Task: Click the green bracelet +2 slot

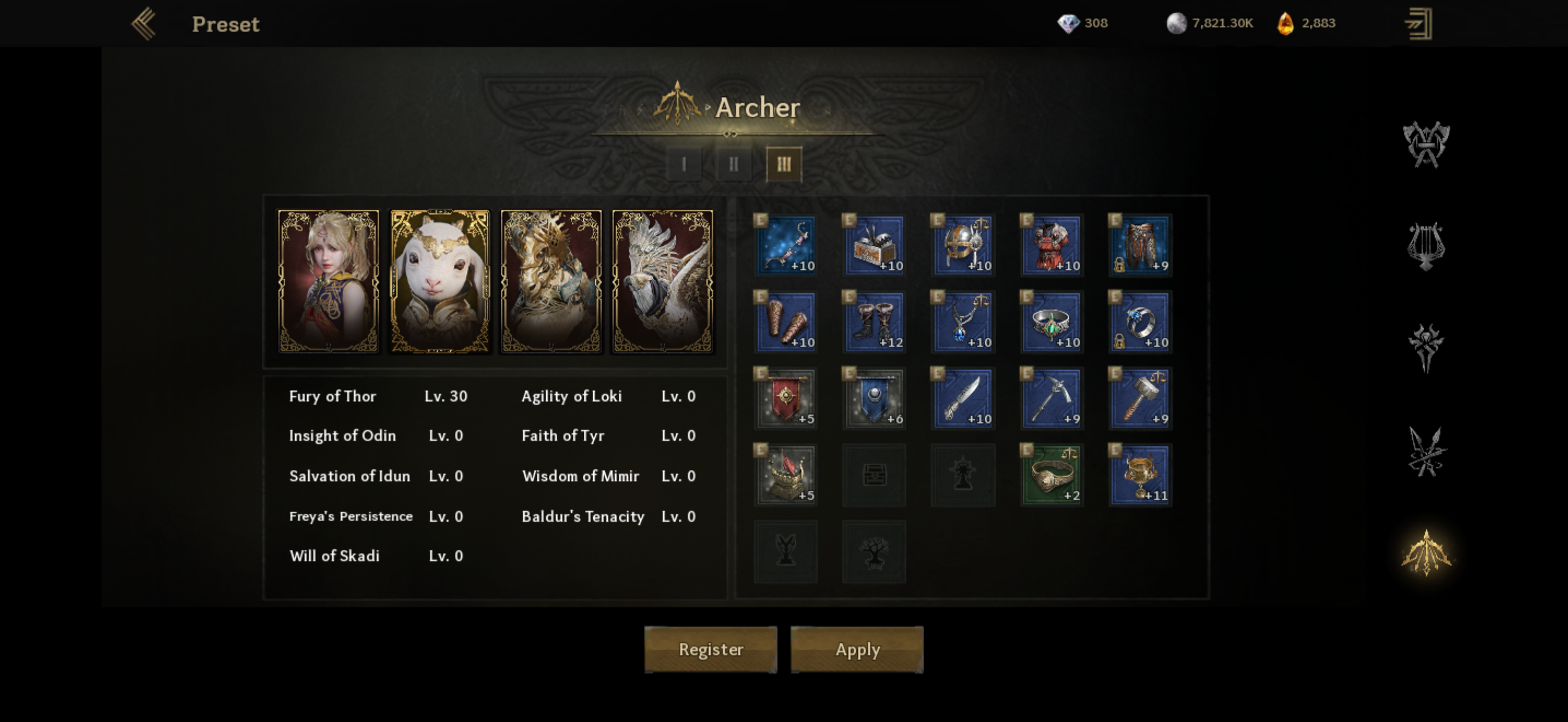Action: (1051, 475)
